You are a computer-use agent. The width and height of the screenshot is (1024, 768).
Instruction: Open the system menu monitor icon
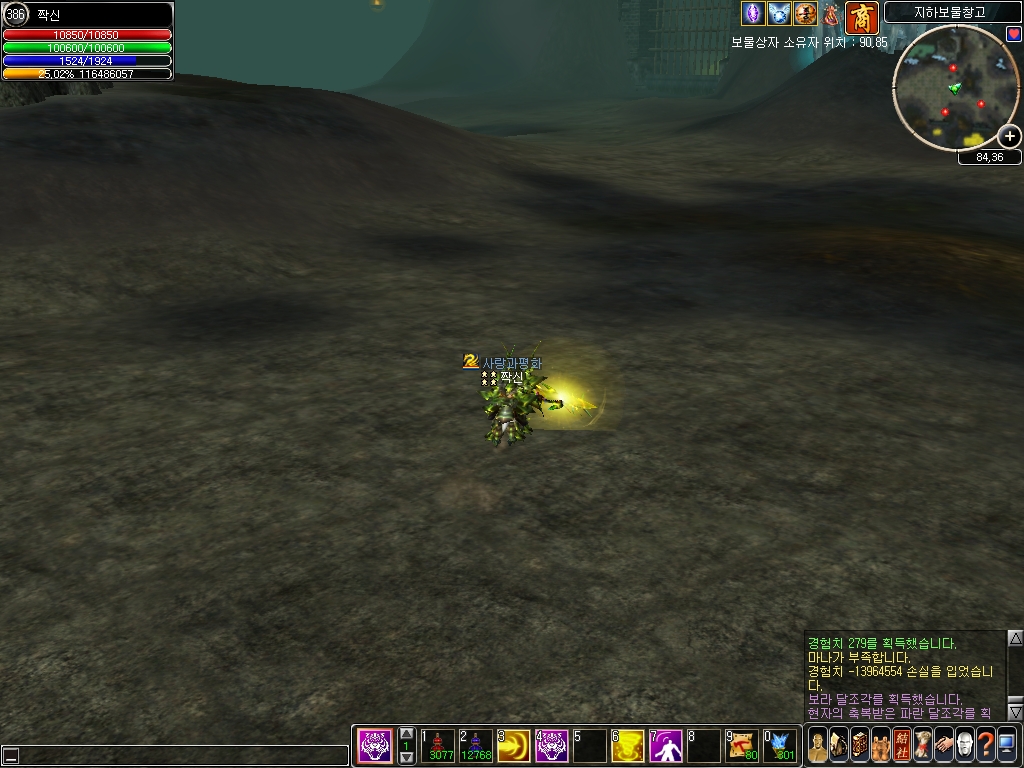coord(1006,744)
